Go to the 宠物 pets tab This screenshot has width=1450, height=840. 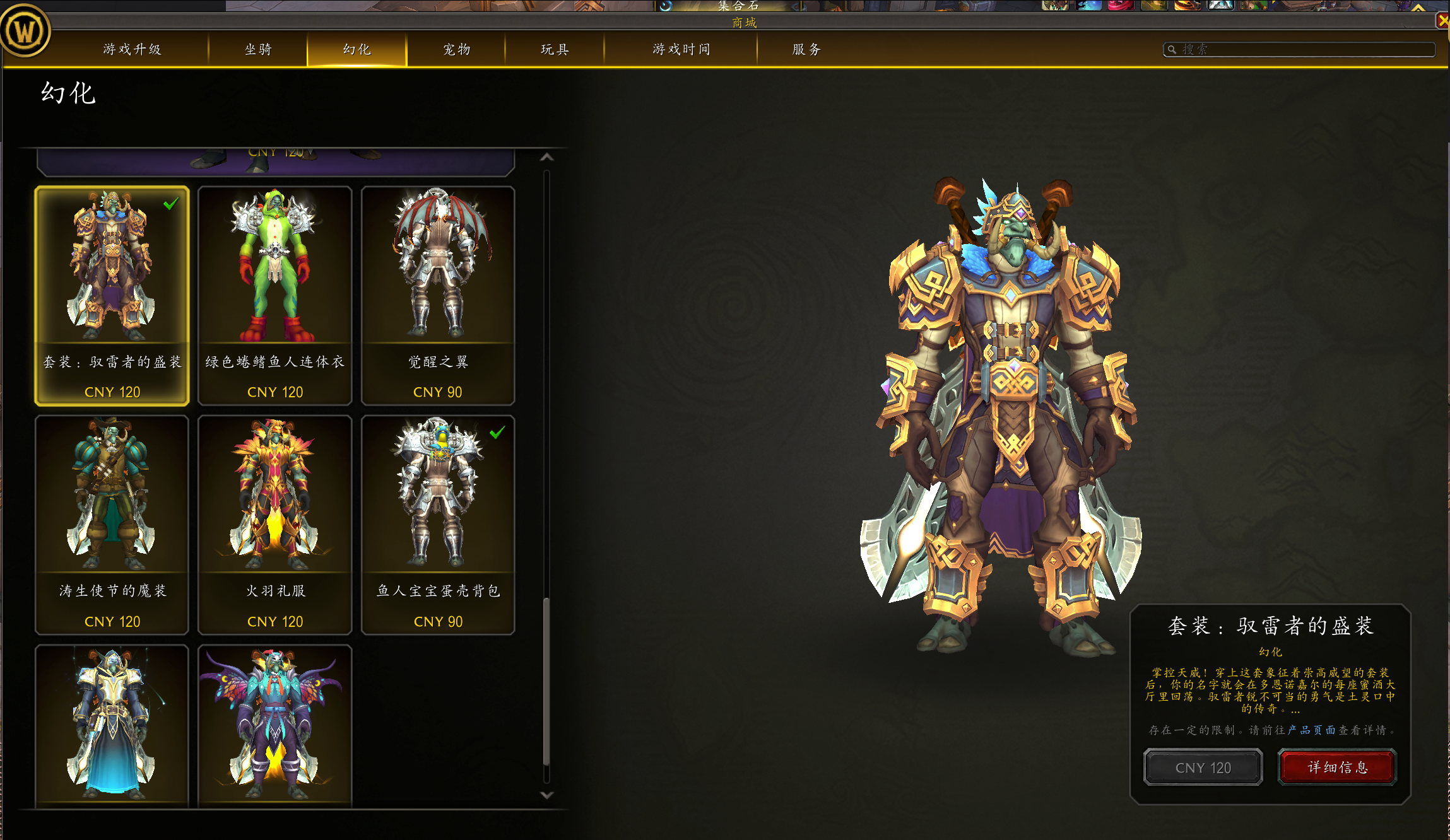(457, 49)
